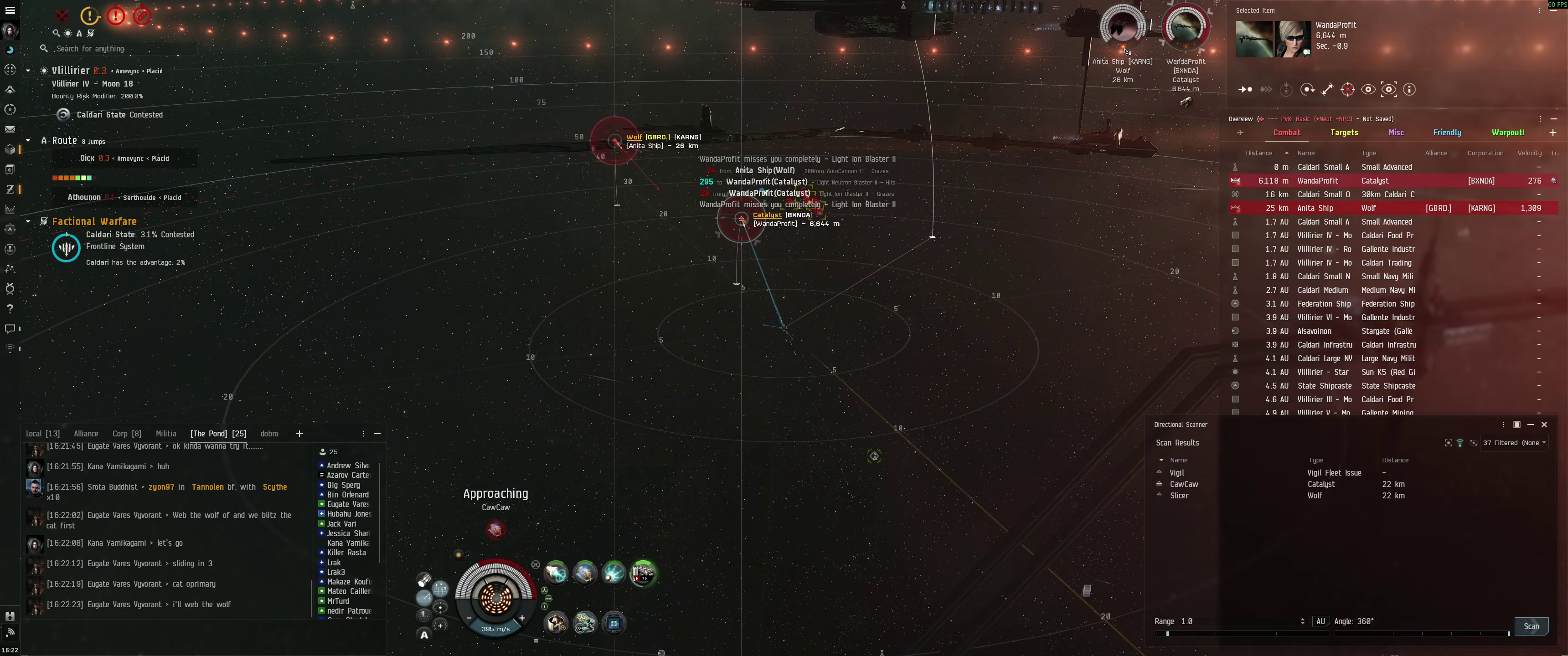Select CawCaw Catalyst in scan results

pos(1184,484)
